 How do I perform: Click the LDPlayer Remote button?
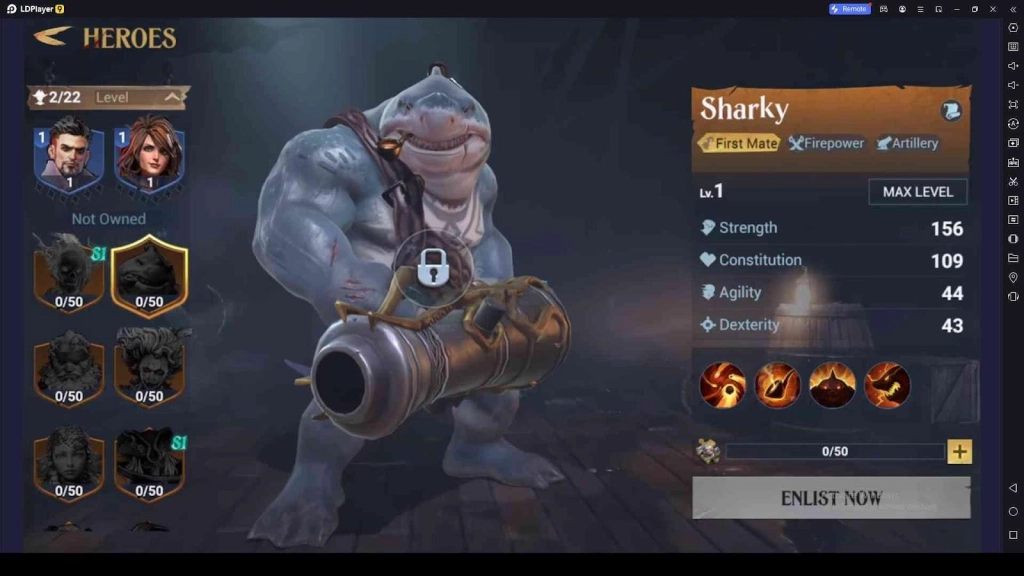tap(849, 9)
